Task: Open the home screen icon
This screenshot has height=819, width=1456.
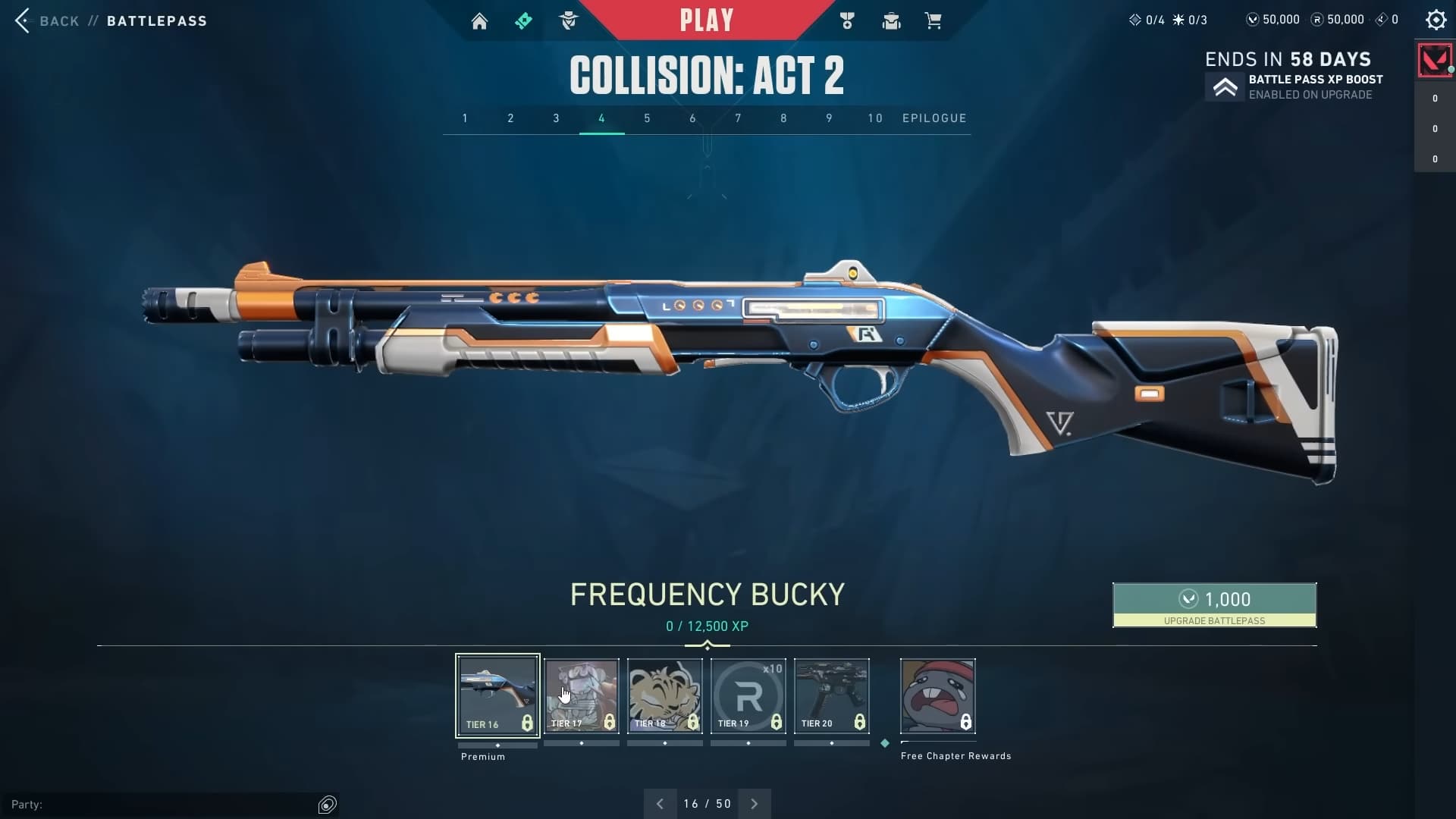Action: point(480,20)
